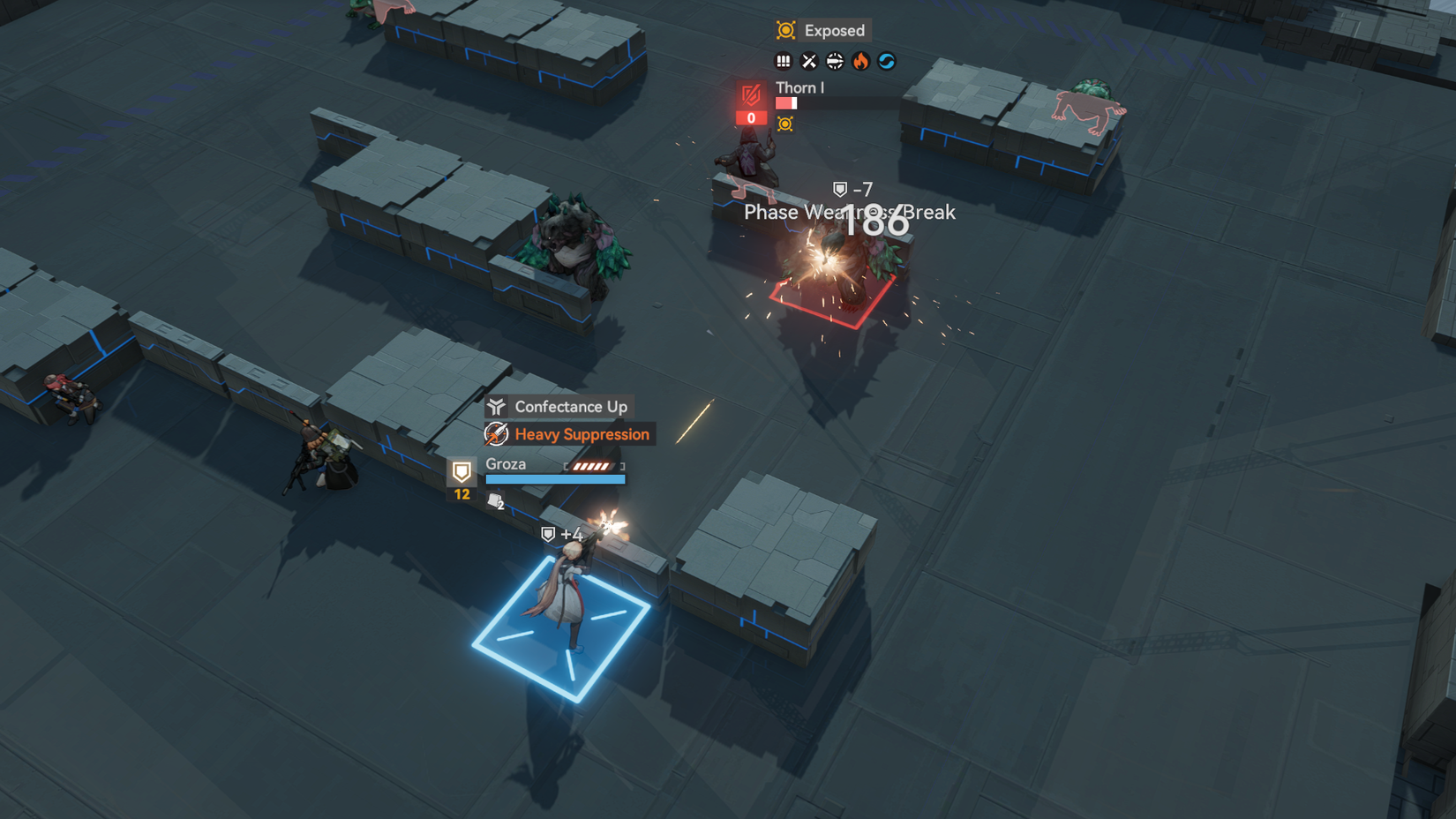Click the blue elemental swirl status icon

[x=887, y=61]
